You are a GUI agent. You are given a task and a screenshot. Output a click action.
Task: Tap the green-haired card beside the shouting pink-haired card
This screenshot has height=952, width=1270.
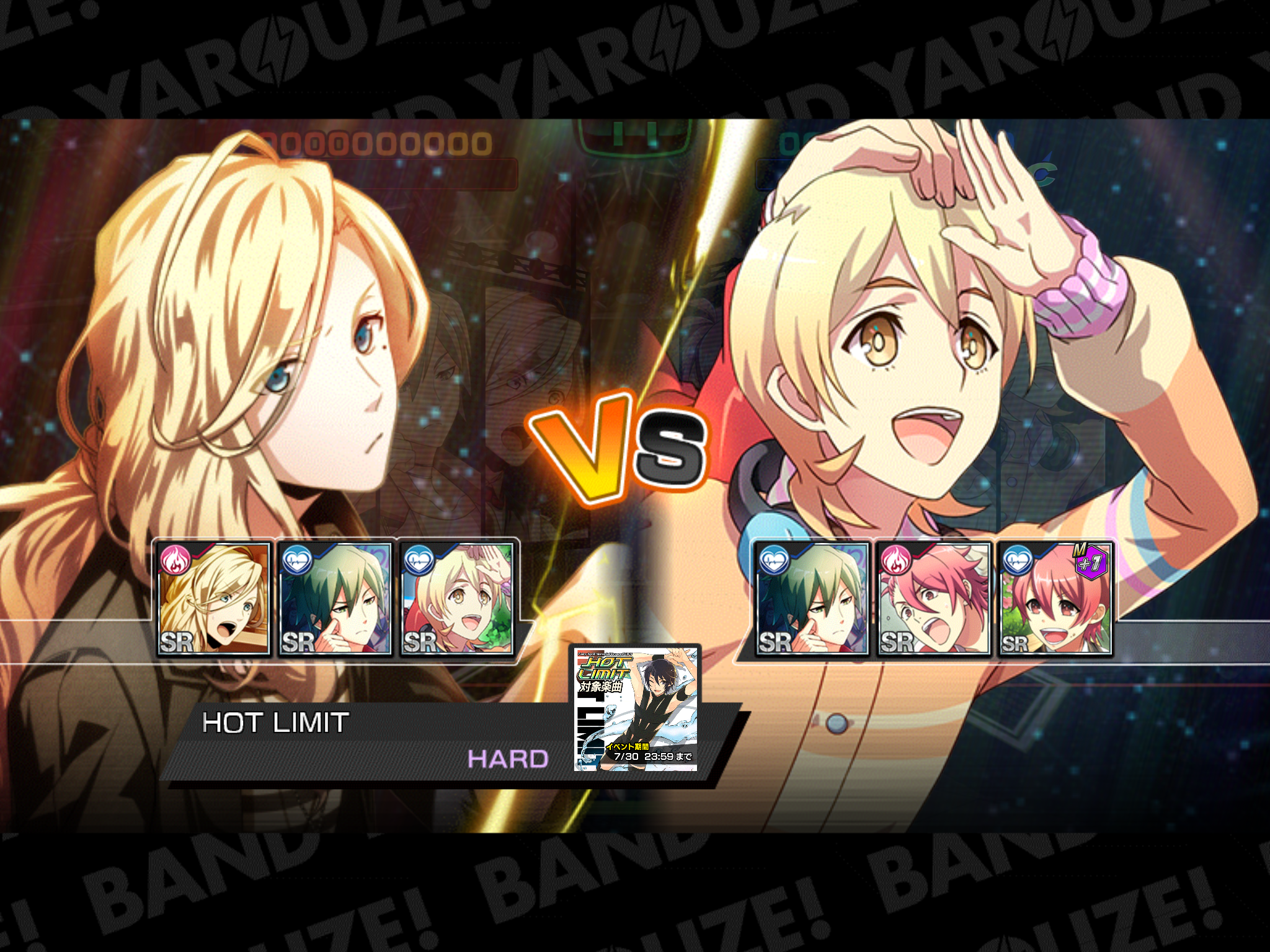click(x=811, y=599)
